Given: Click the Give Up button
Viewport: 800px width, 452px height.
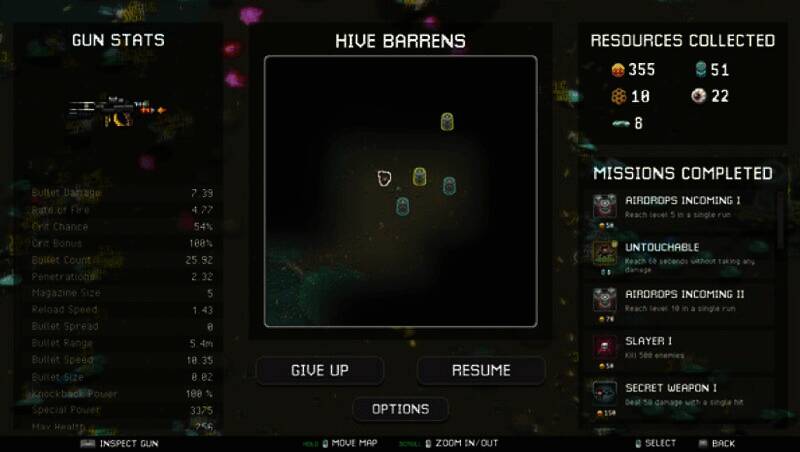Looking at the screenshot, I should 319,370.
